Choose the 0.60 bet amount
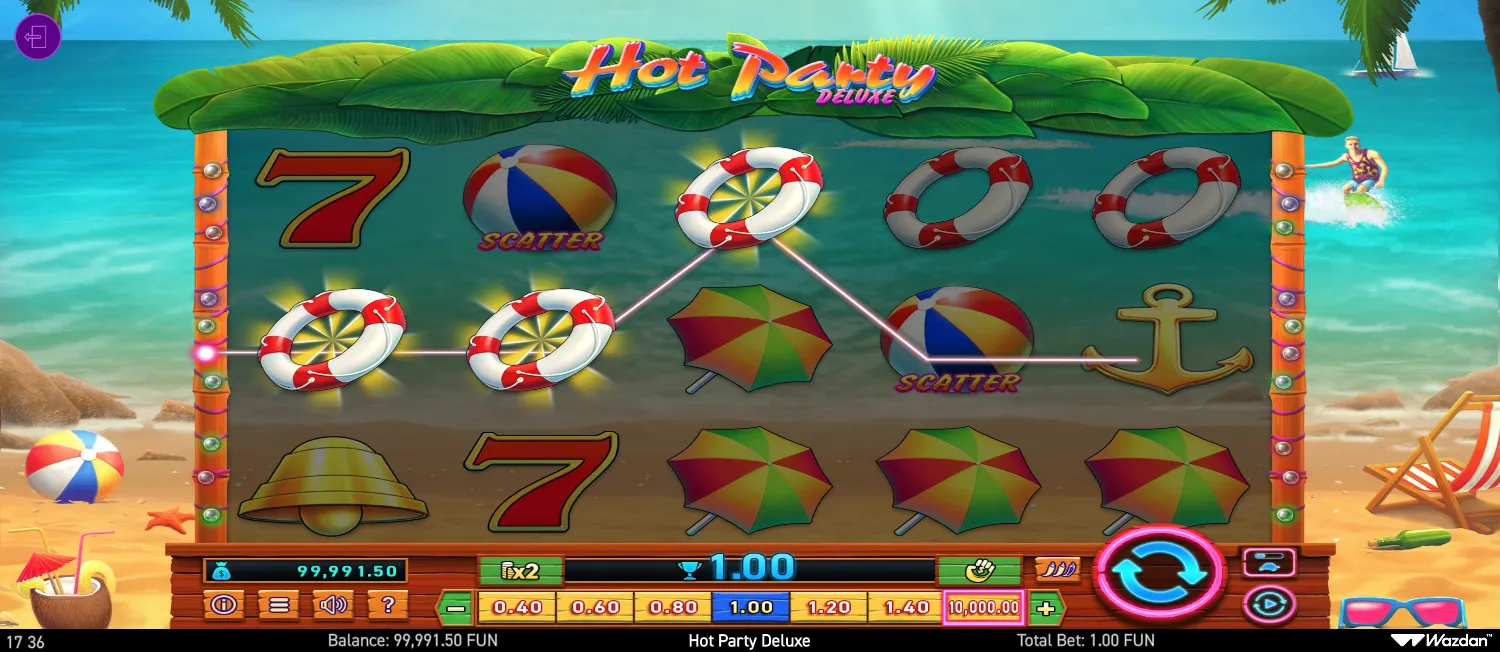Image resolution: width=1500 pixels, height=652 pixels. point(595,607)
